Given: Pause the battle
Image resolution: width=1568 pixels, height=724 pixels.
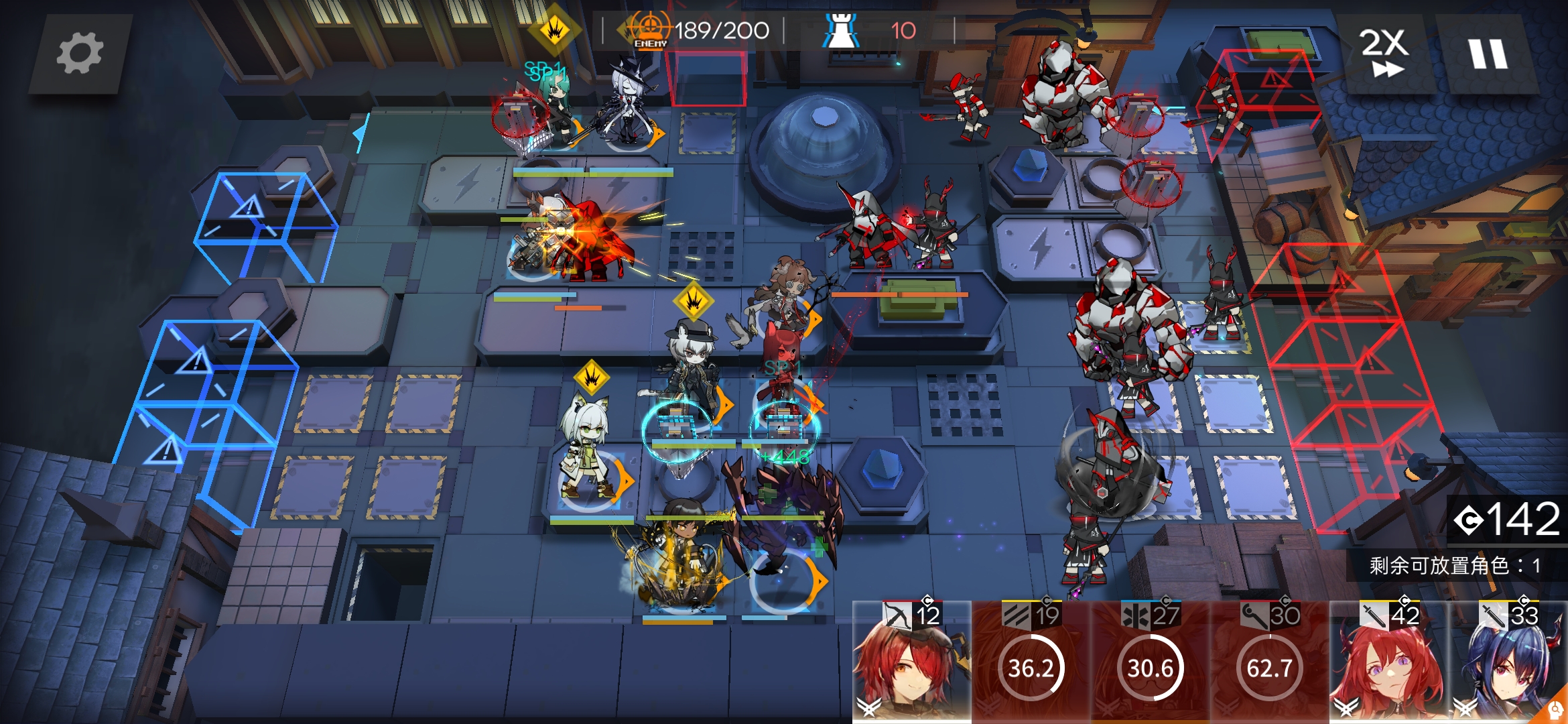Looking at the screenshot, I should [1488, 54].
